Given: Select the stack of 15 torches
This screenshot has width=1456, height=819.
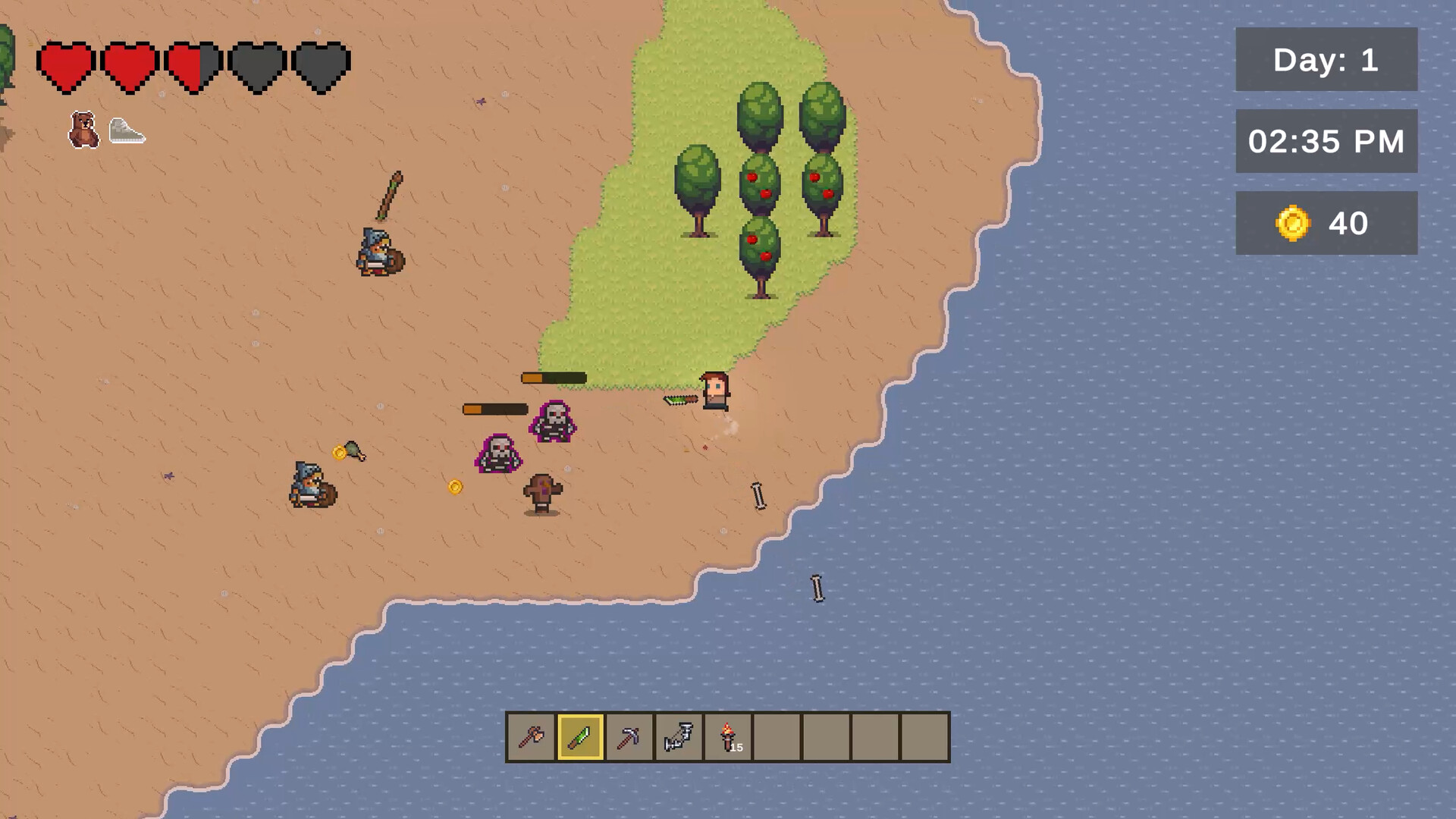Looking at the screenshot, I should point(728,736).
